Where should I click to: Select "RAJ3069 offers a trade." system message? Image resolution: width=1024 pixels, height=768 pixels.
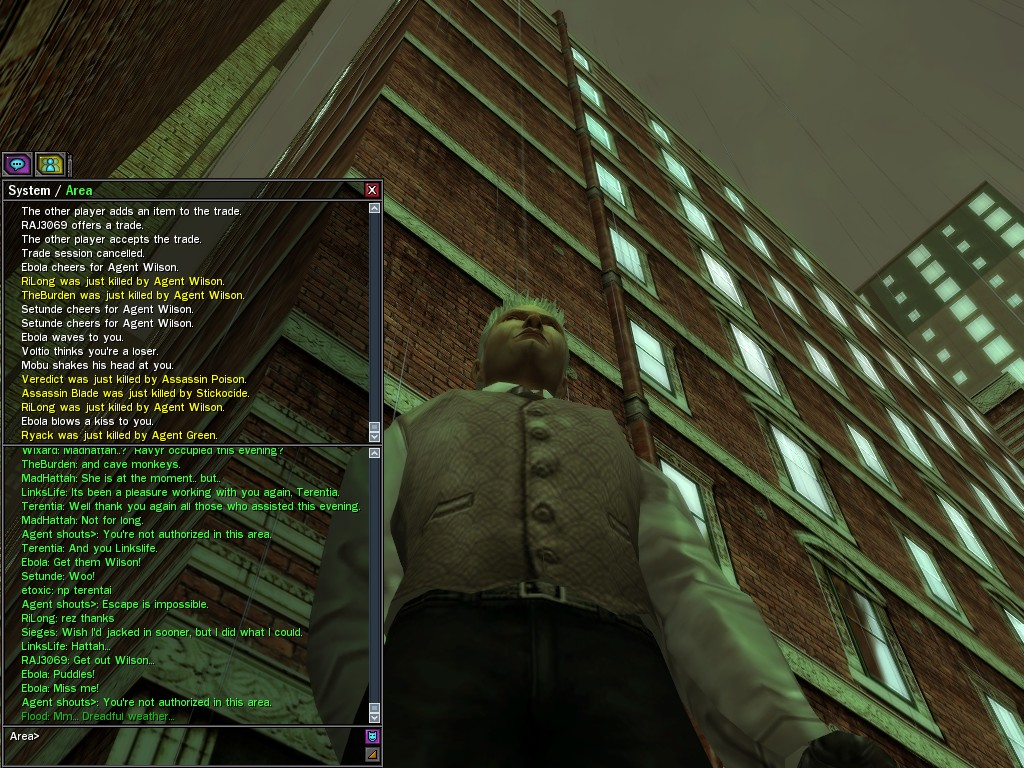83,225
